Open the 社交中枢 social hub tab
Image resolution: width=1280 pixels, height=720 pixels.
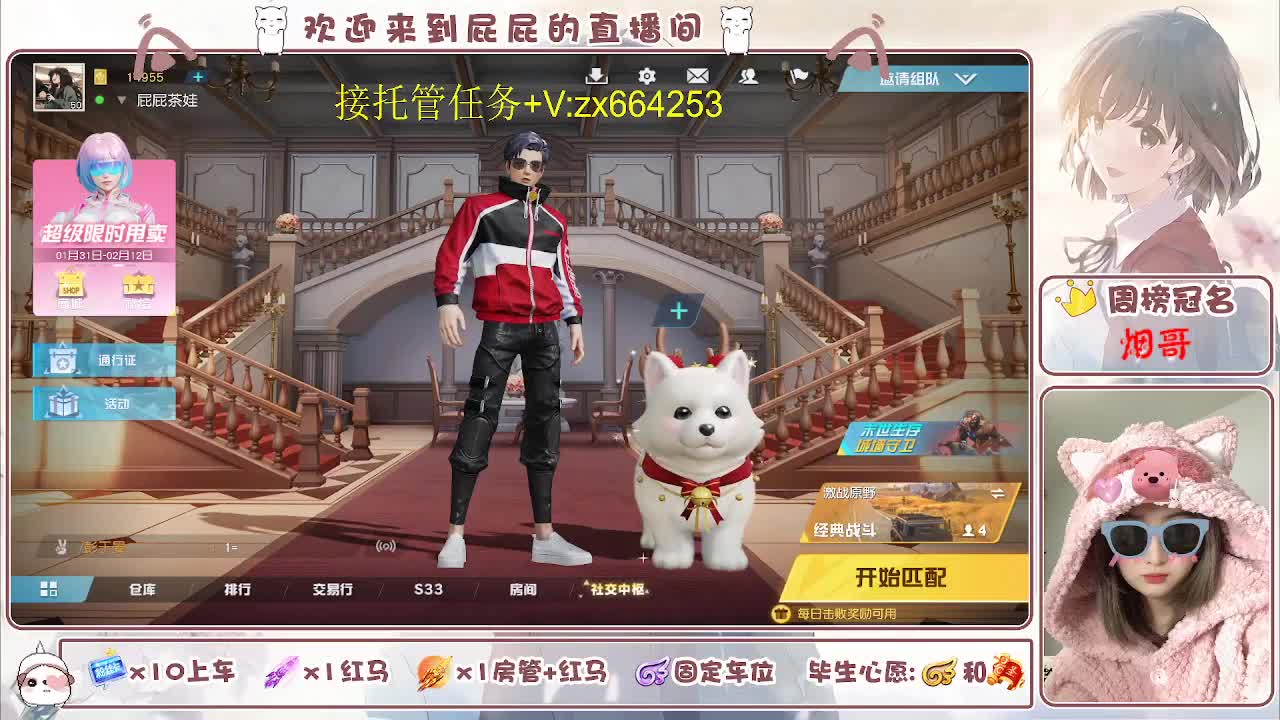(617, 587)
